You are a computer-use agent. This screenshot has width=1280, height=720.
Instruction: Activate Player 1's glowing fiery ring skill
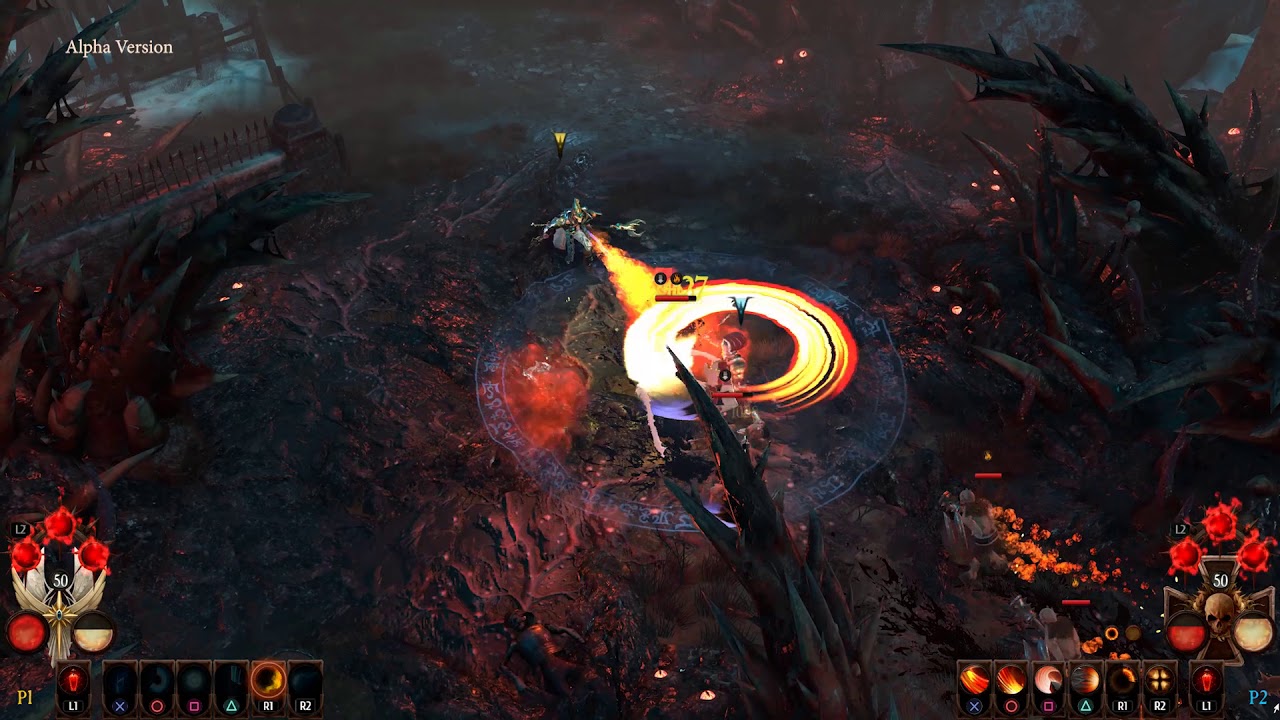268,681
